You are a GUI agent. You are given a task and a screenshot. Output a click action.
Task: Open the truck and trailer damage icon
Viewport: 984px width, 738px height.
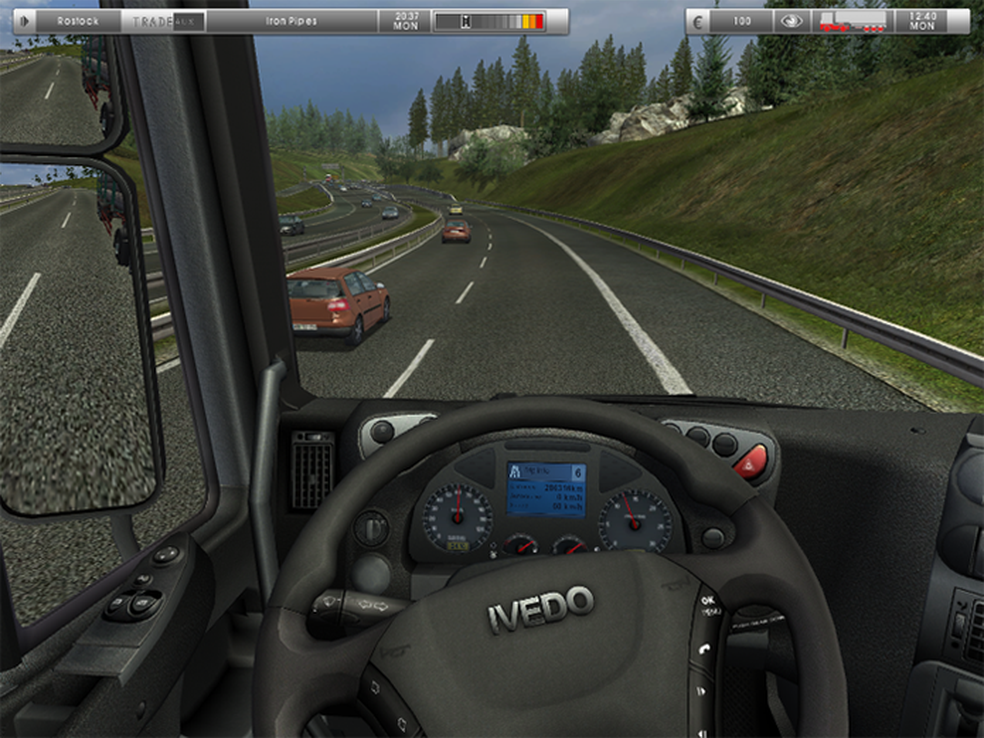point(852,20)
